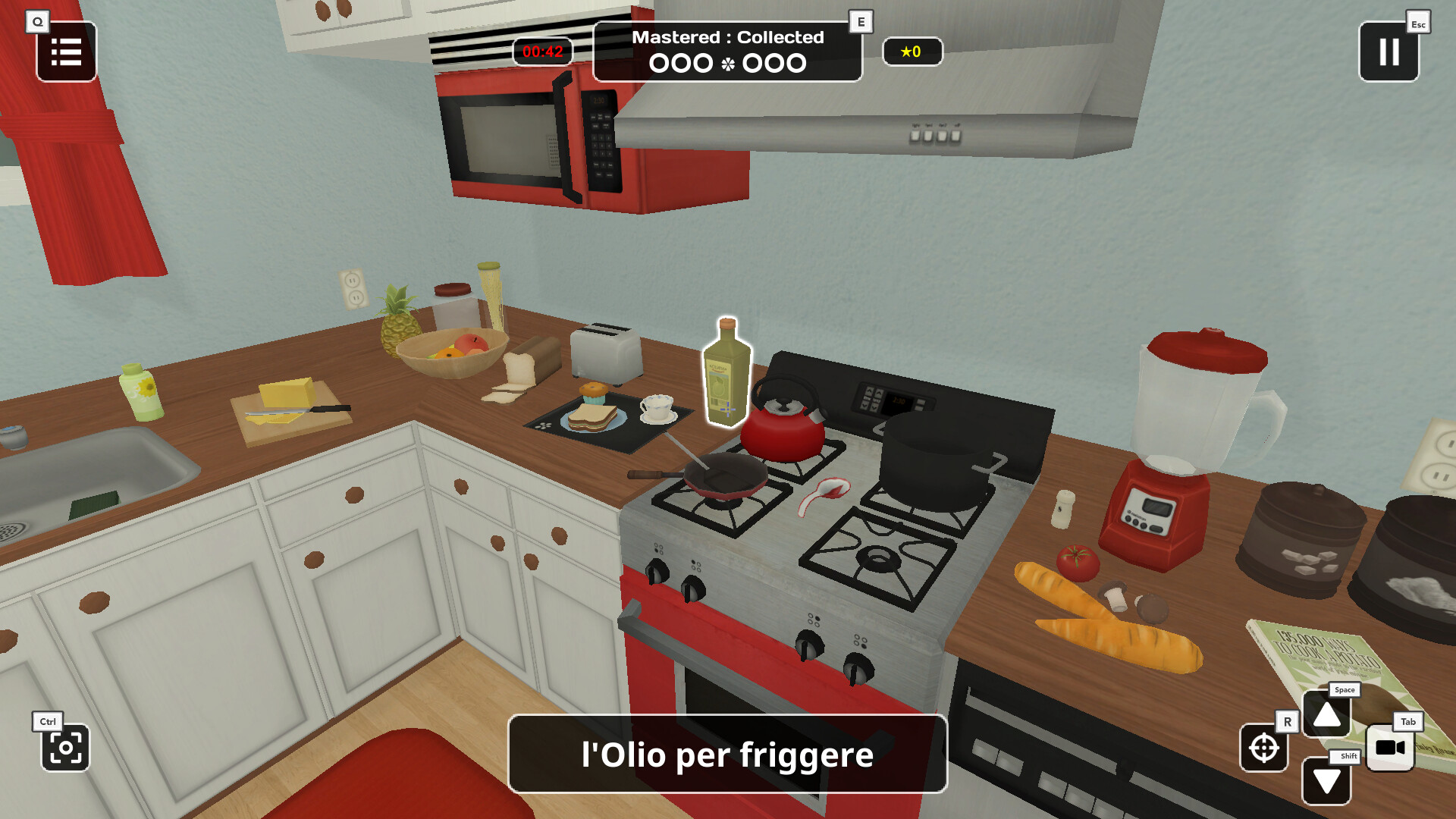Click the pause icon in the top-right corner
Image resolution: width=1456 pixels, height=819 pixels.
point(1388,52)
